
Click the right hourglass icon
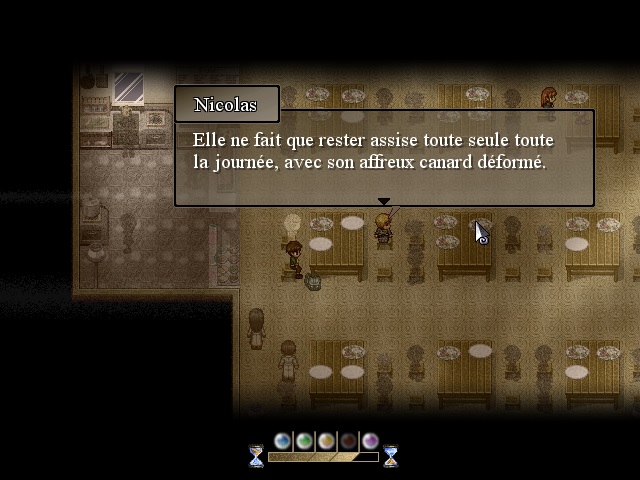390,456
